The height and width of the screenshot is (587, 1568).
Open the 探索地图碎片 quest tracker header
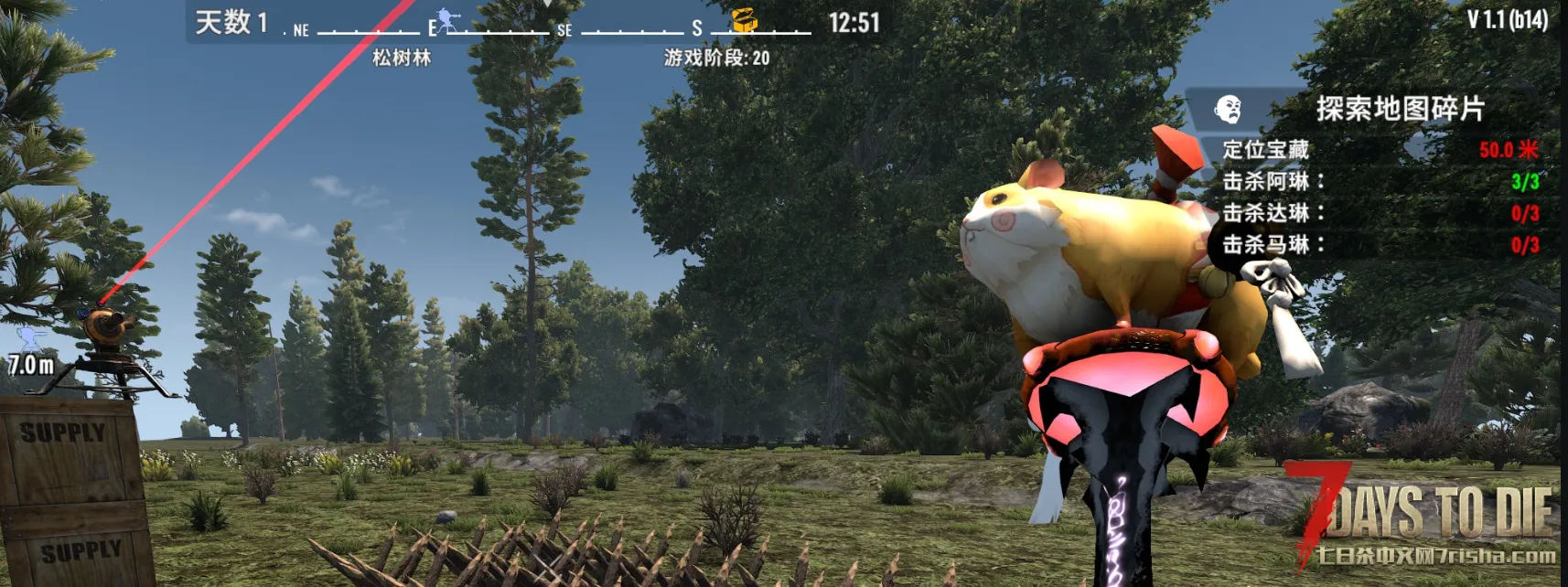(1400, 110)
